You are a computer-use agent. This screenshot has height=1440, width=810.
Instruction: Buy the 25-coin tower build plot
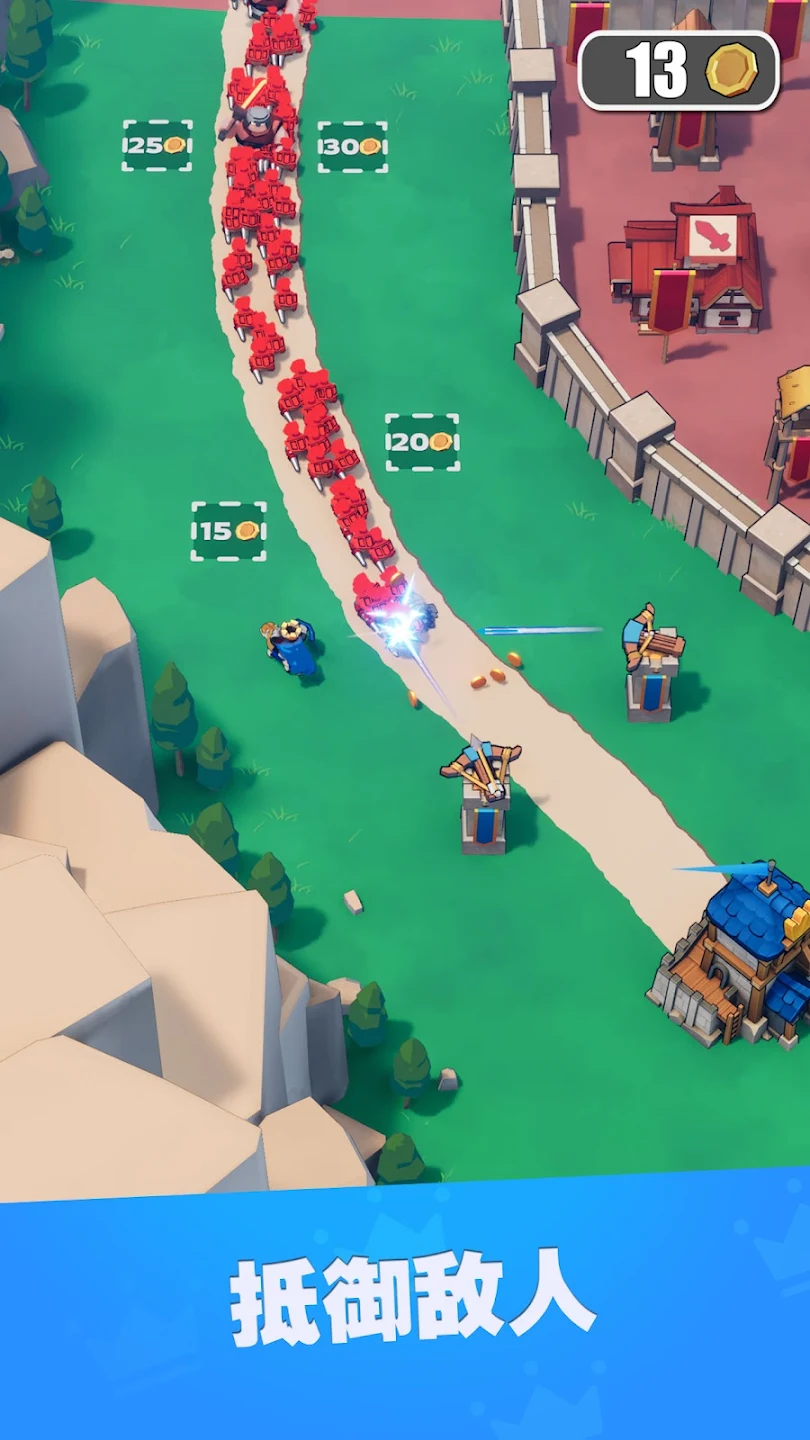pyautogui.click(x=157, y=146)
